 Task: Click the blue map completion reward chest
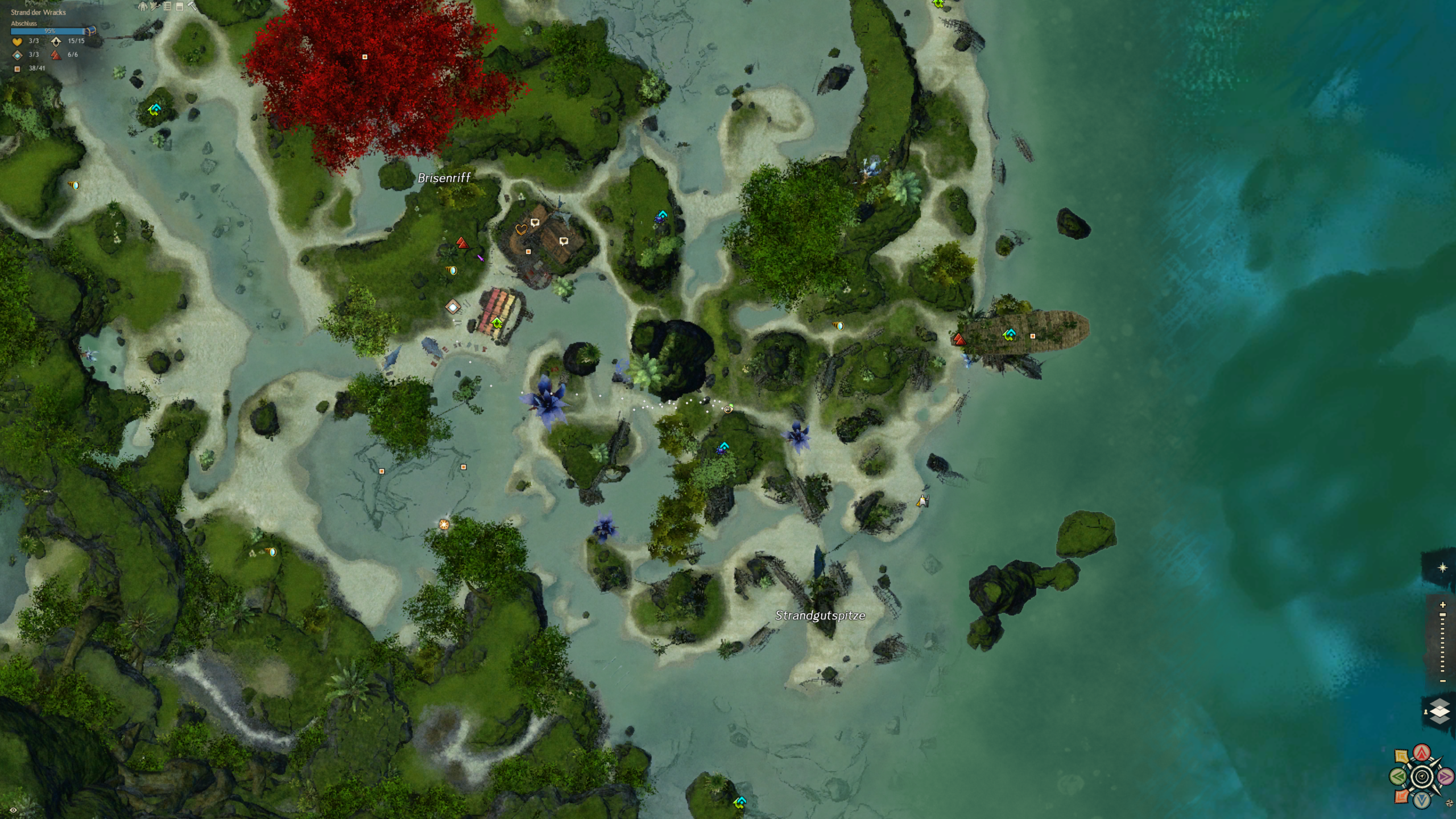(91, 31)
